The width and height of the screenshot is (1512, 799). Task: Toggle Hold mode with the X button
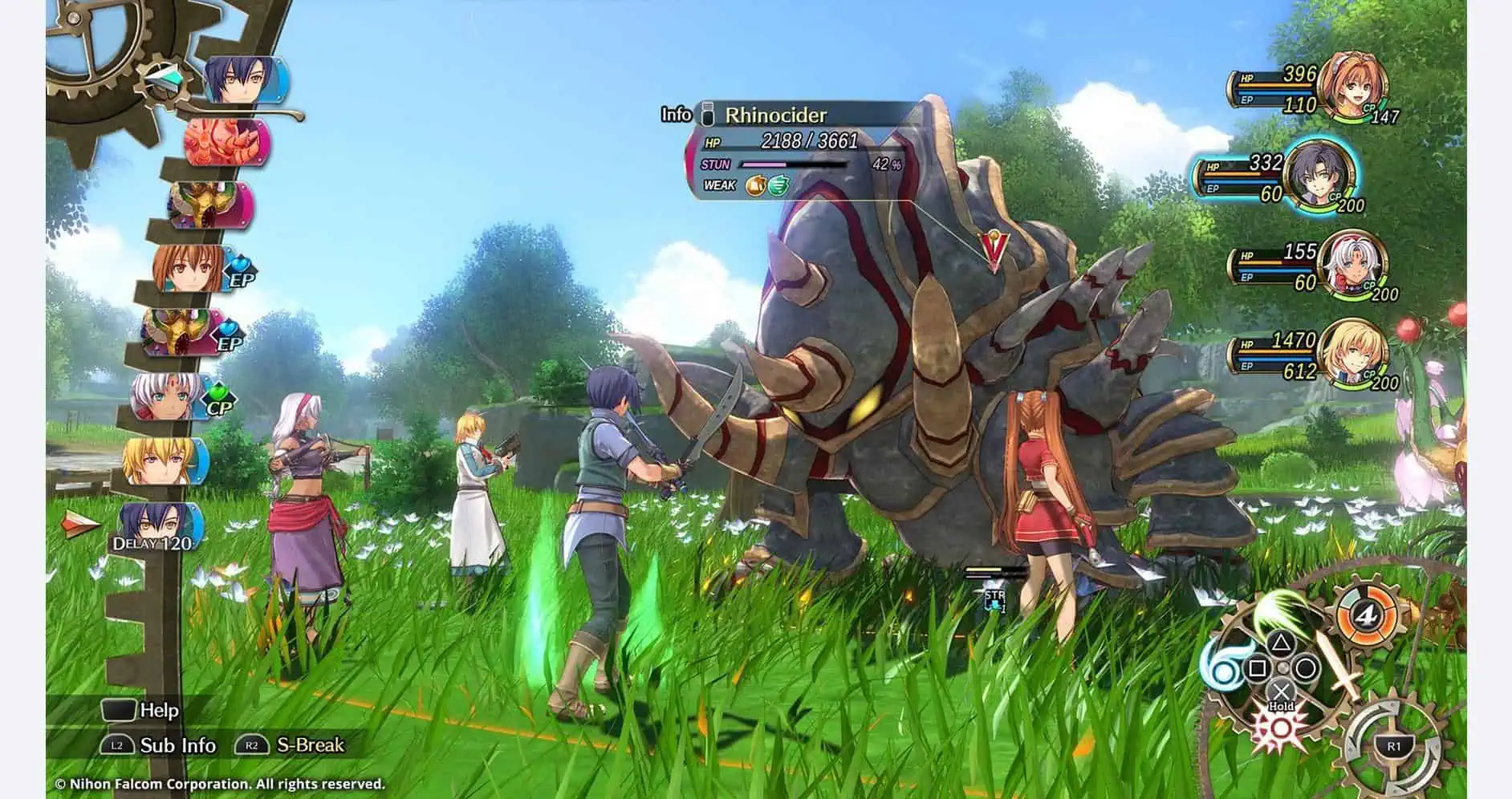pyautogui.click(x=1282, y=691)
